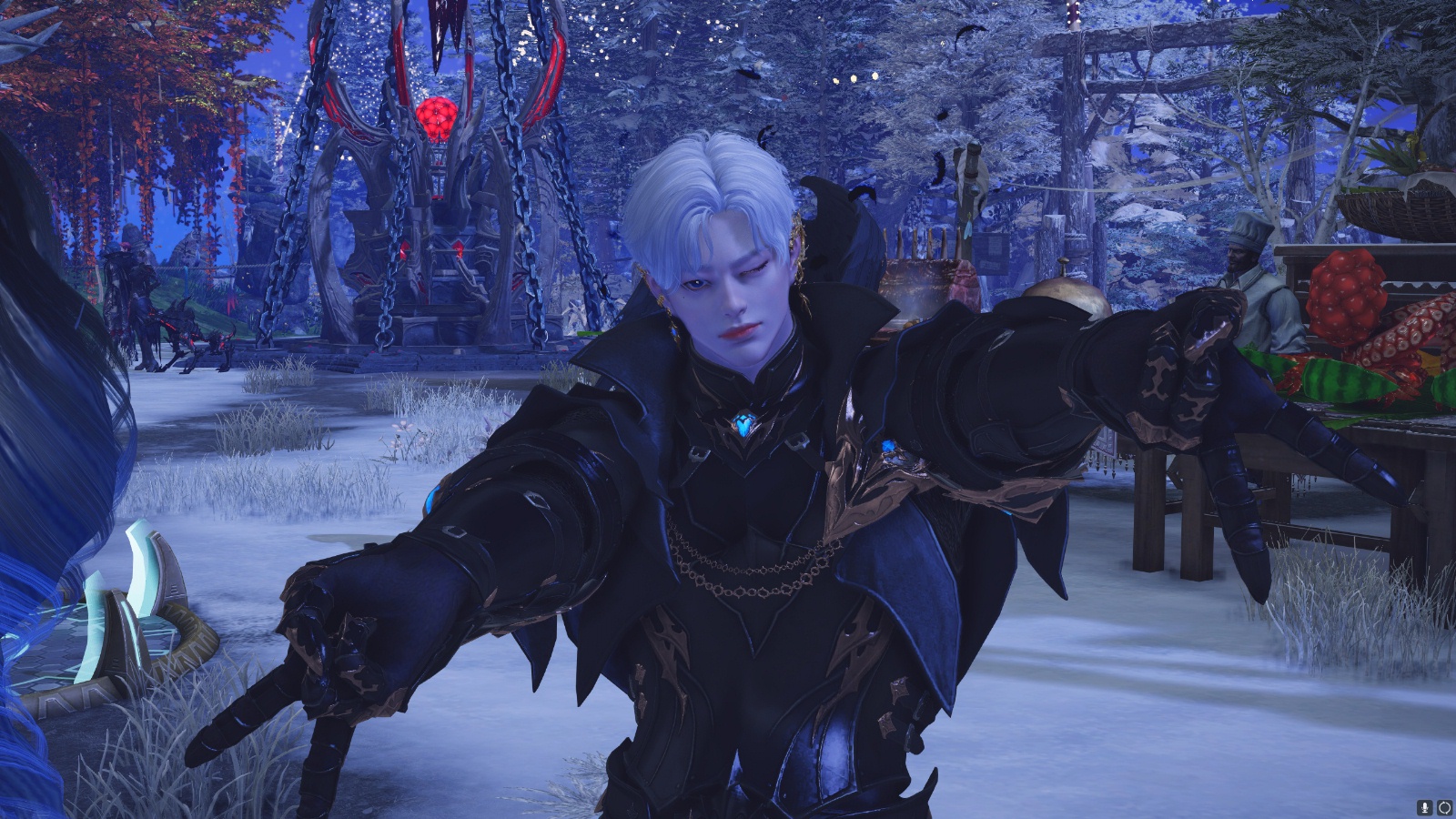This screenshot has width=1456, height=819.
Task: Toggle the microphone icon
Action: (x=1424, y=807)
